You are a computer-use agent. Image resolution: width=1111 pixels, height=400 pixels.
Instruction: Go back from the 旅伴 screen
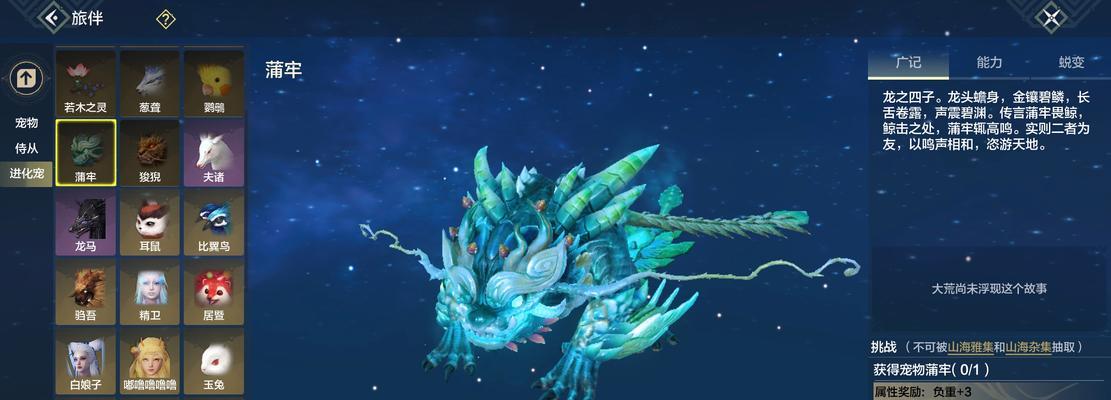(x=52, y=18)
